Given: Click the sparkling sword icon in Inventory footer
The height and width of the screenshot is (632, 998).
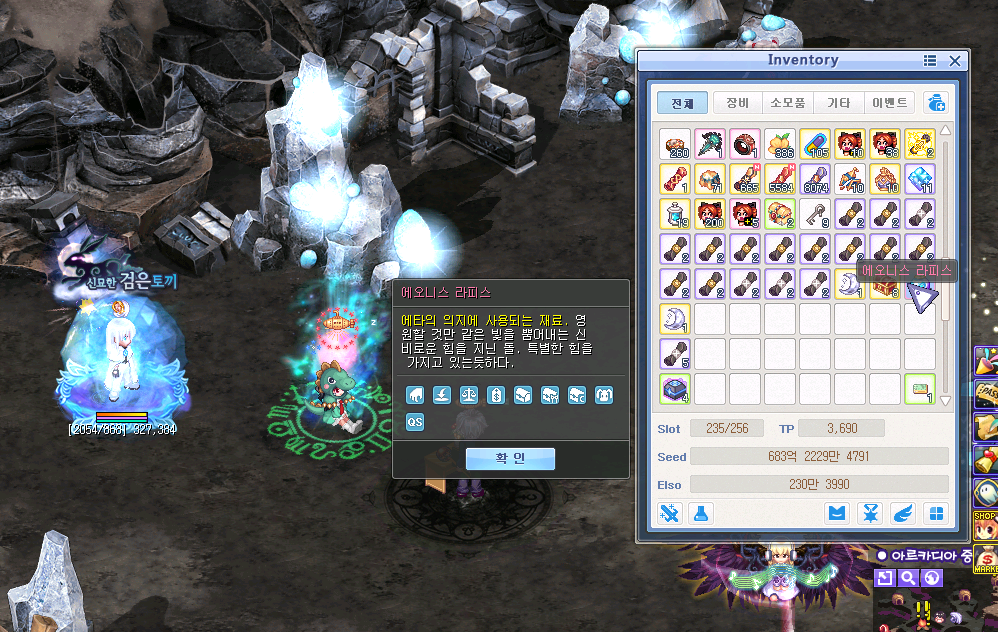Looking at the screenshot, I should point(669,513).
